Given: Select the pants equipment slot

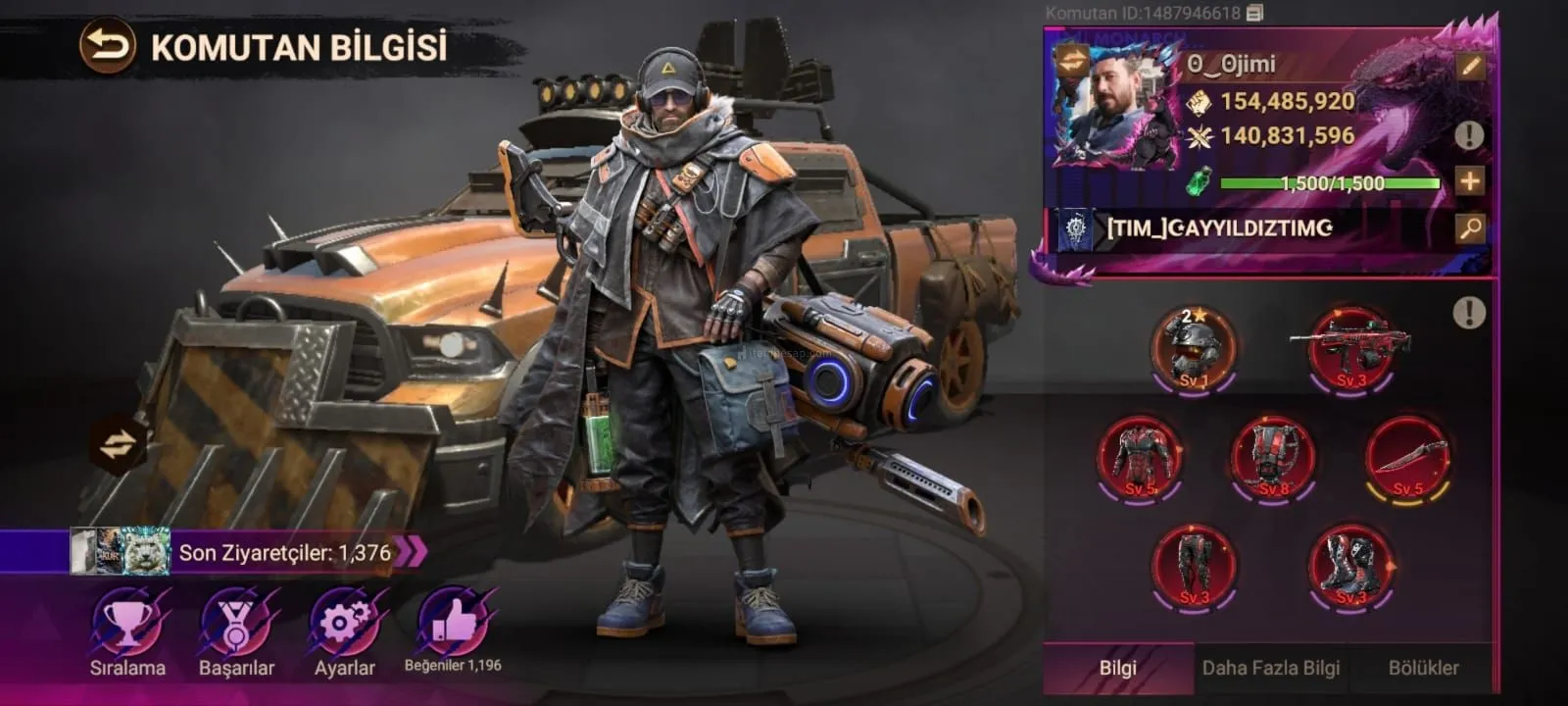Looking at the screenshot, I should point(1194,566).
